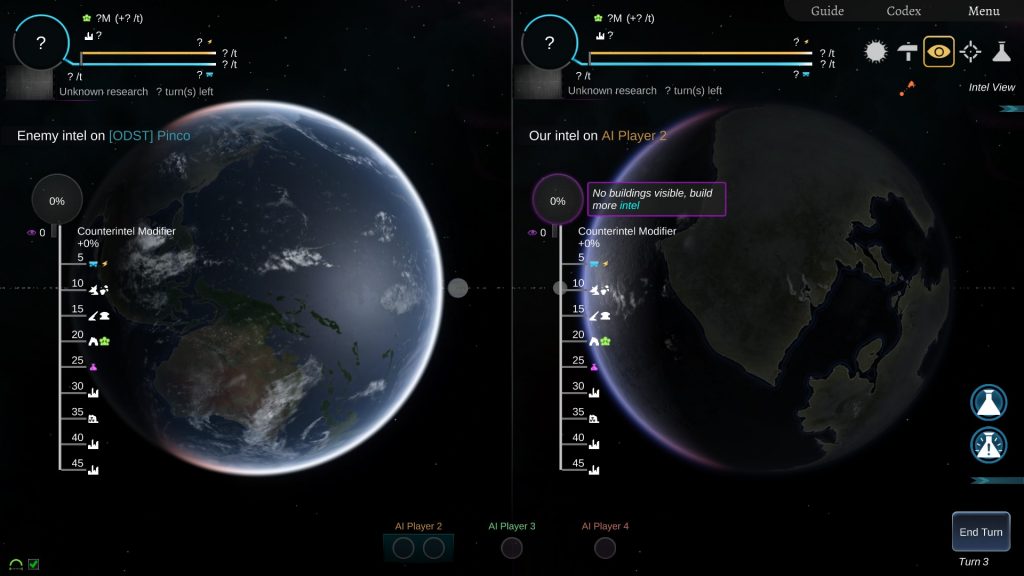Select the AI Player 2 panel
This screenshot has height=576, width=1024.
(x=418, y=547)
